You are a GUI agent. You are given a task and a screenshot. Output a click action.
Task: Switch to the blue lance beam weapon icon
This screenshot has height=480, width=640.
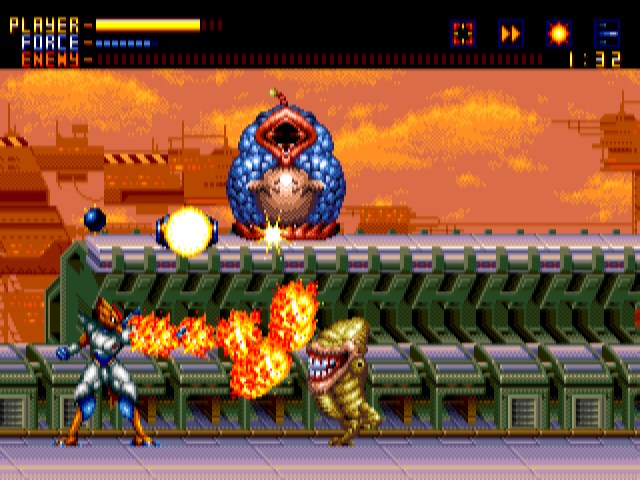606,33
